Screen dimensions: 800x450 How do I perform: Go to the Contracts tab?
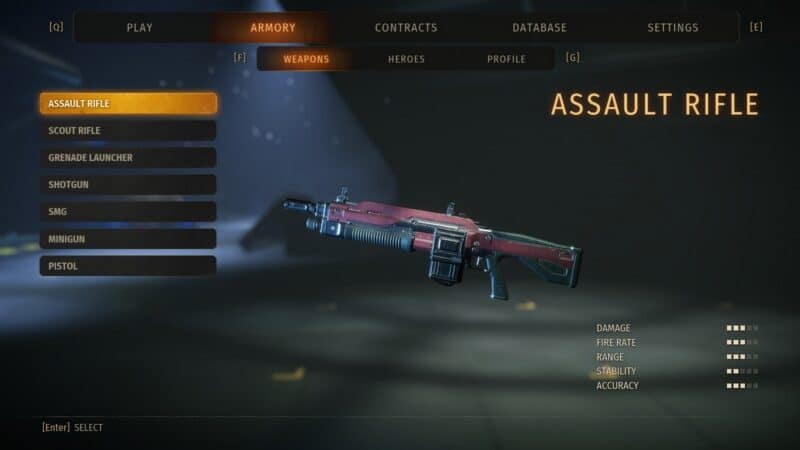(406, 28)
